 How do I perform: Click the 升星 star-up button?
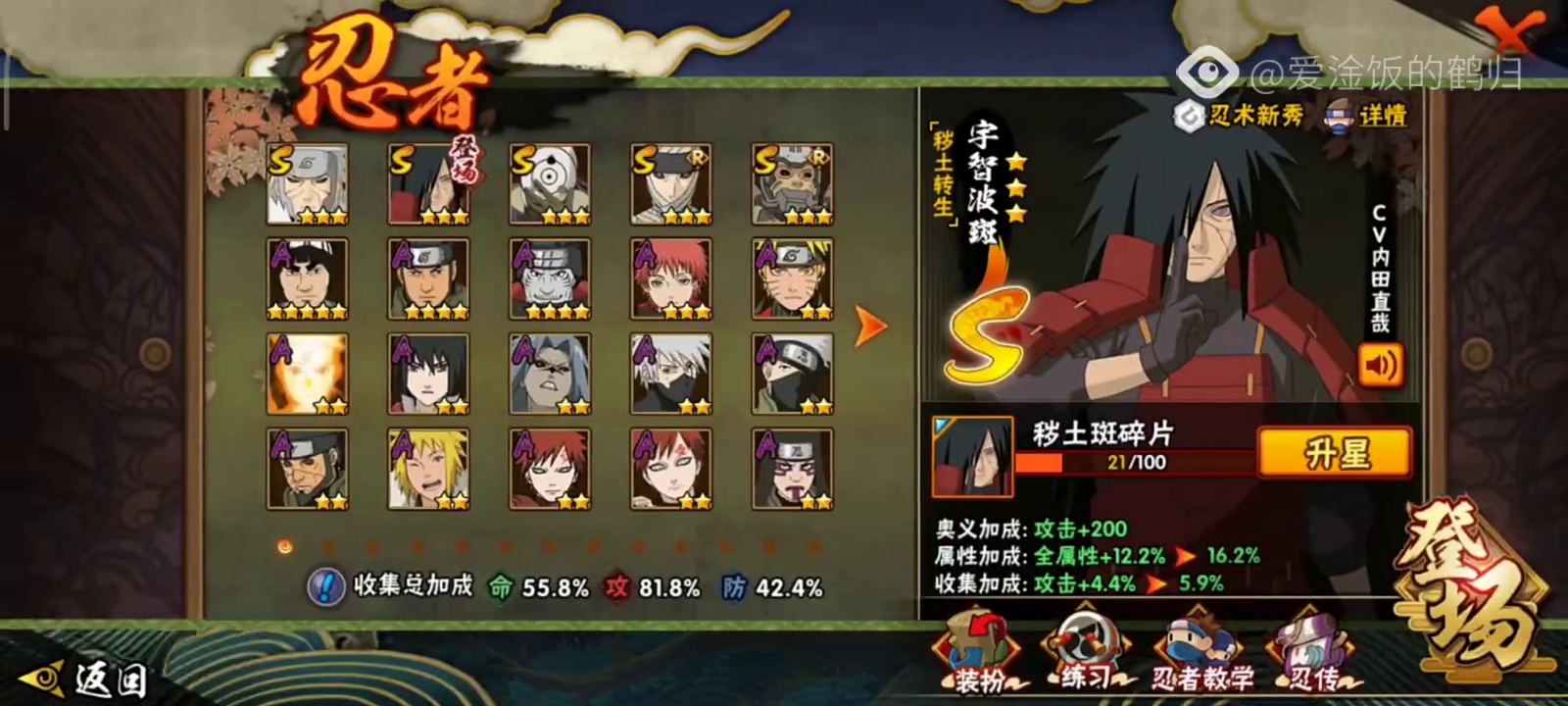coord(1335,453)
